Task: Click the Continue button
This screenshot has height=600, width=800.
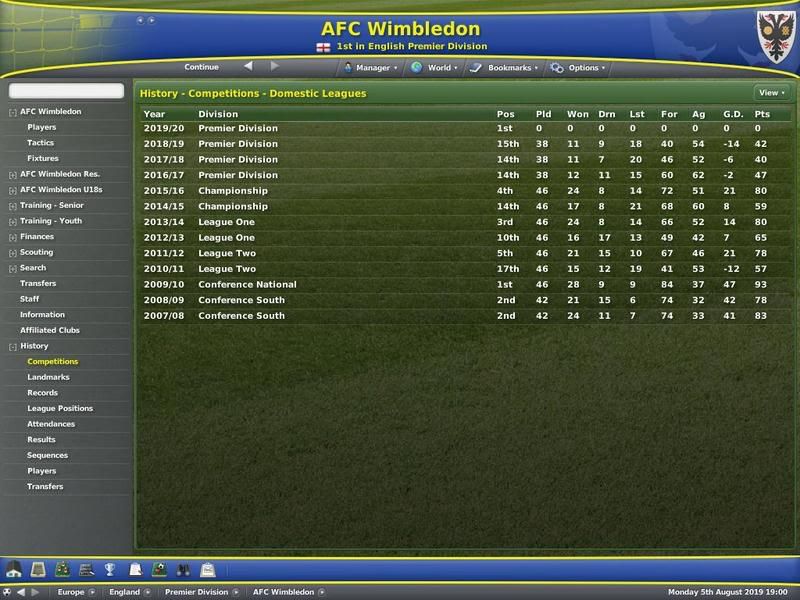Action: pos(201,67)
